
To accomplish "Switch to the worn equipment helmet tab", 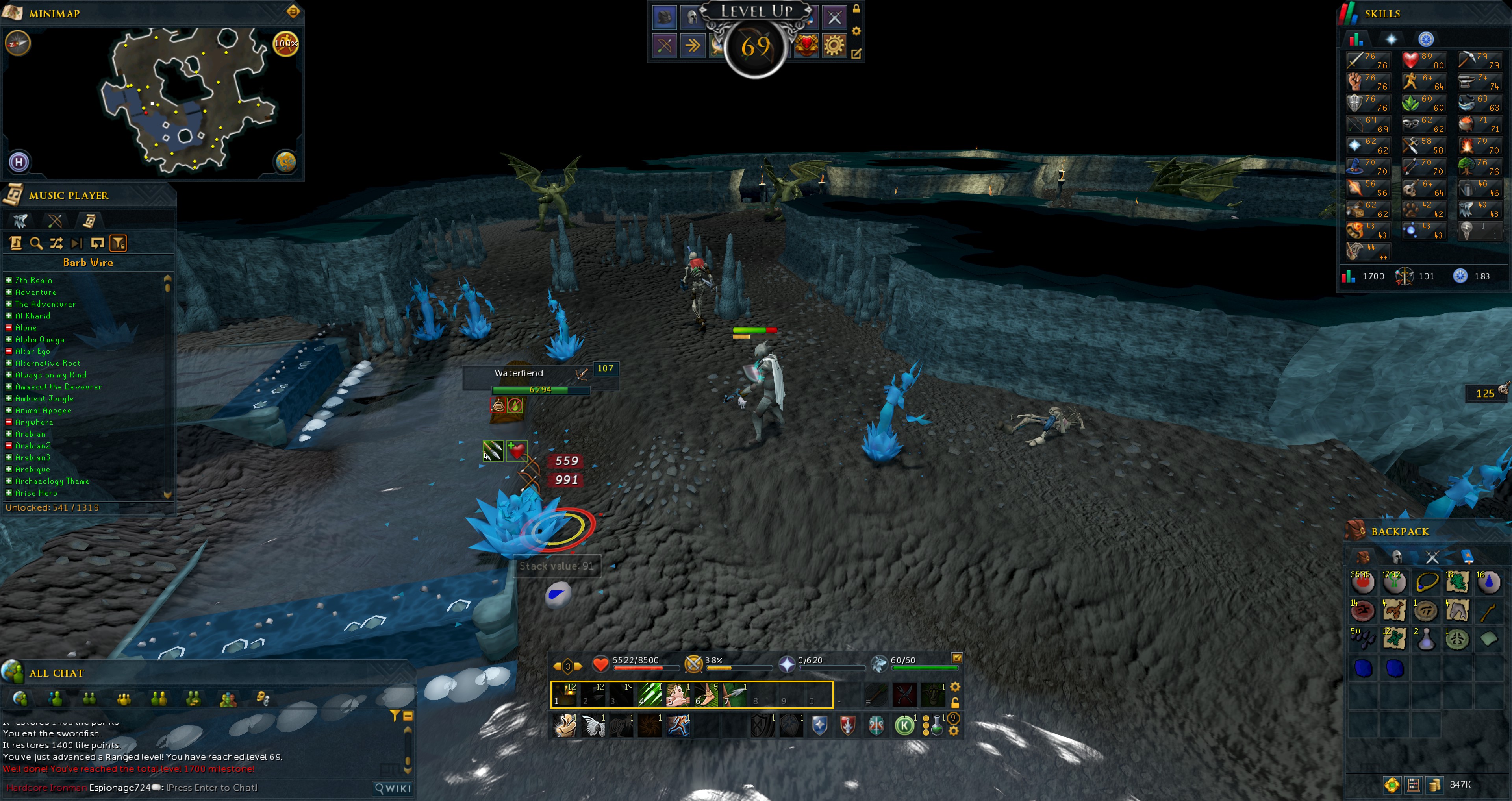I will pyautogui.click(x=1397, y=556).
